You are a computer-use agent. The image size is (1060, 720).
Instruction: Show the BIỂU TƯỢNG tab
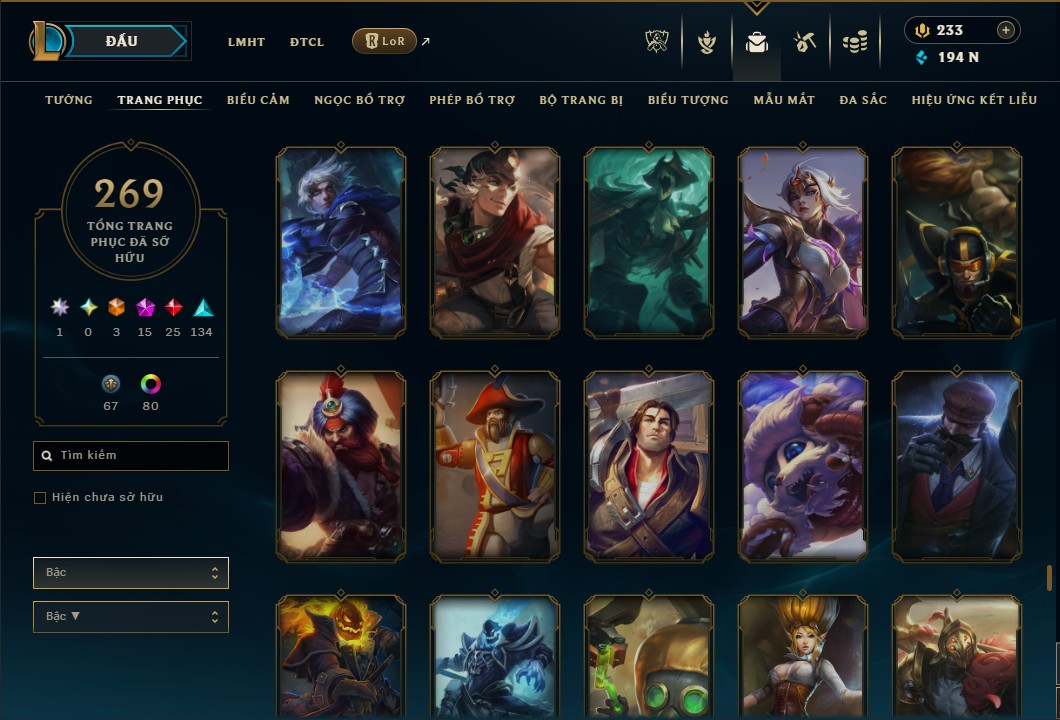point(688,100)
